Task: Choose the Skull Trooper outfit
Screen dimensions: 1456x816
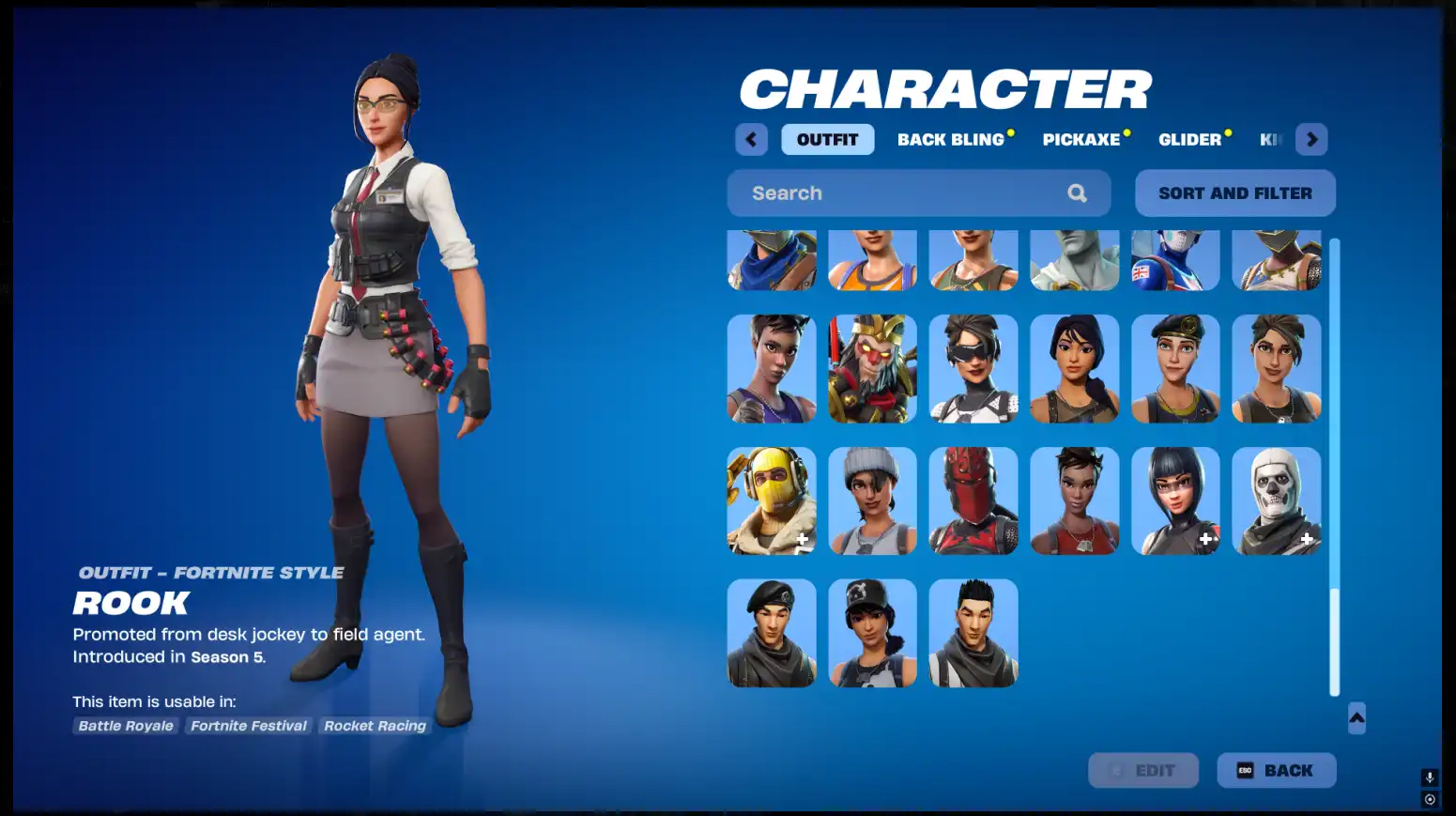Action: point(1276,500)
